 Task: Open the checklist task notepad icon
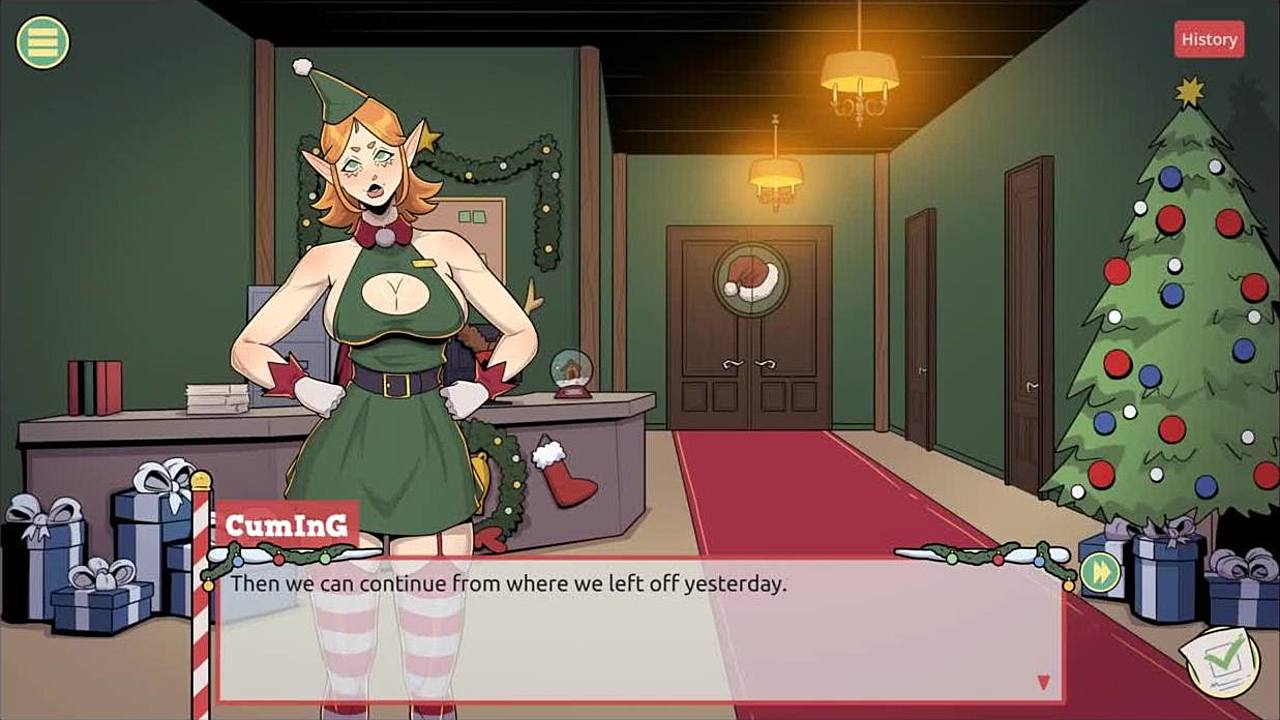point(1221,659)
